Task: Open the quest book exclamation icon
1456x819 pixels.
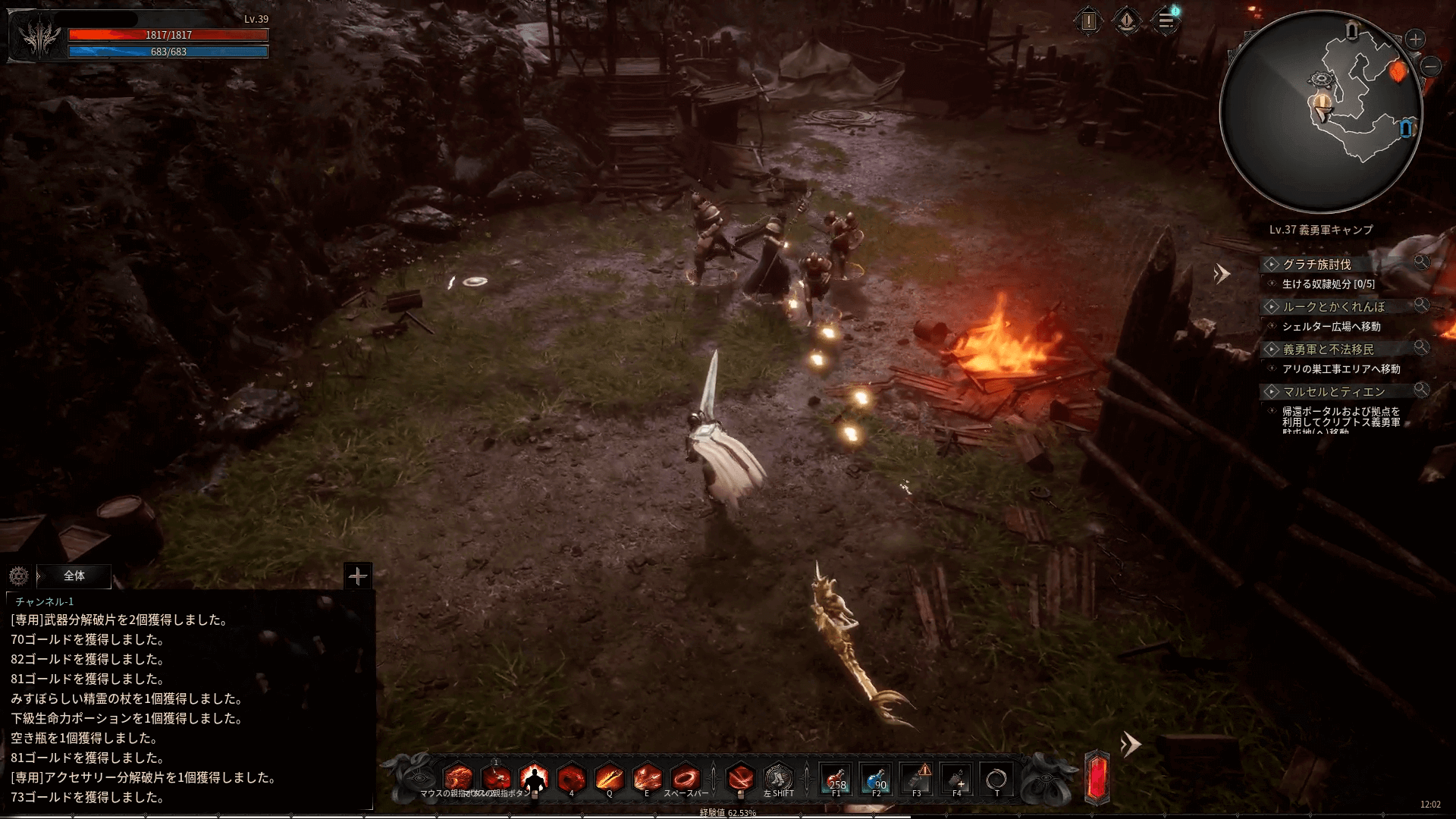Action: 1089,21
